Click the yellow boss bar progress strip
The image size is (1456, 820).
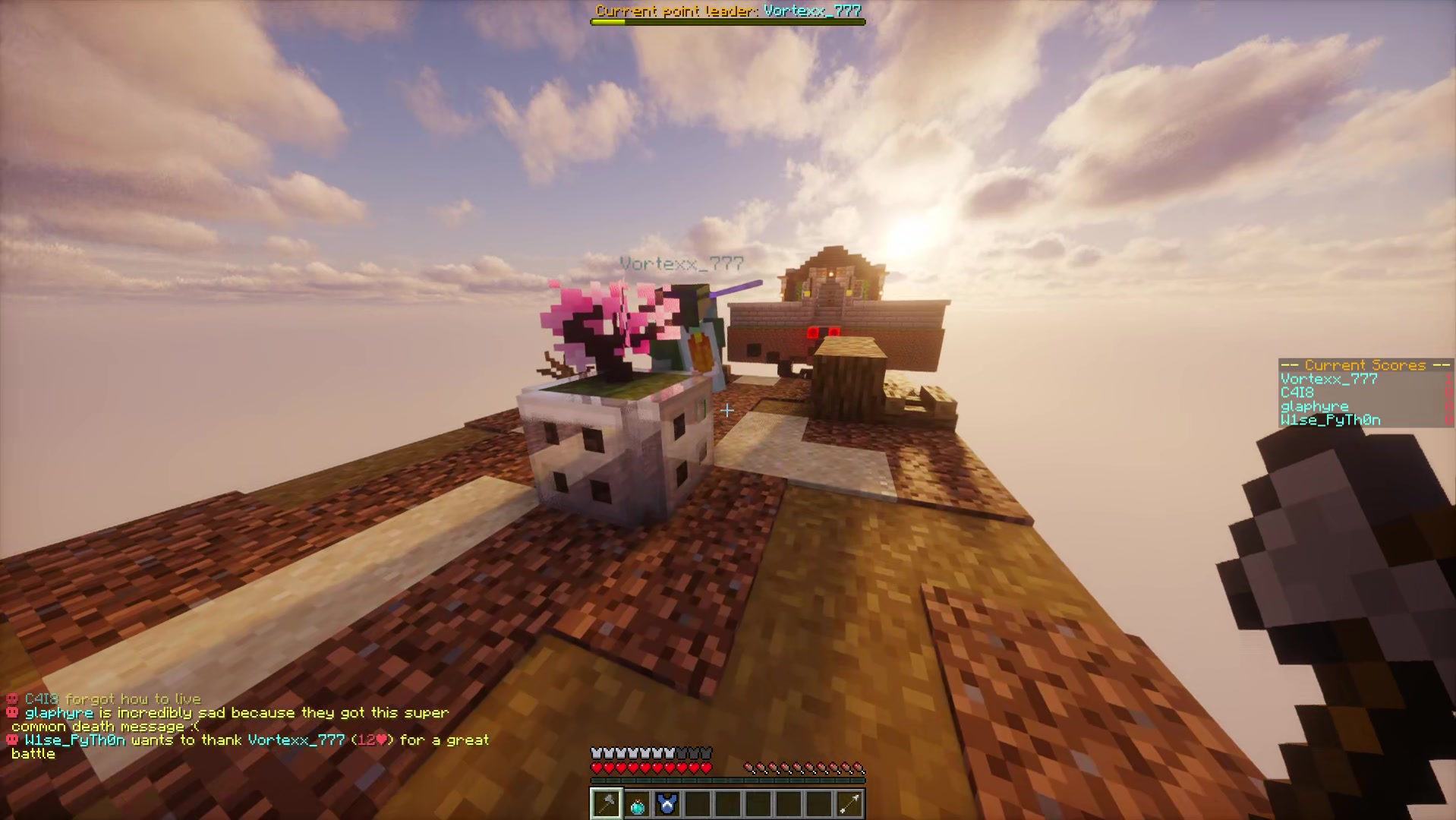(x=607, y=21)
